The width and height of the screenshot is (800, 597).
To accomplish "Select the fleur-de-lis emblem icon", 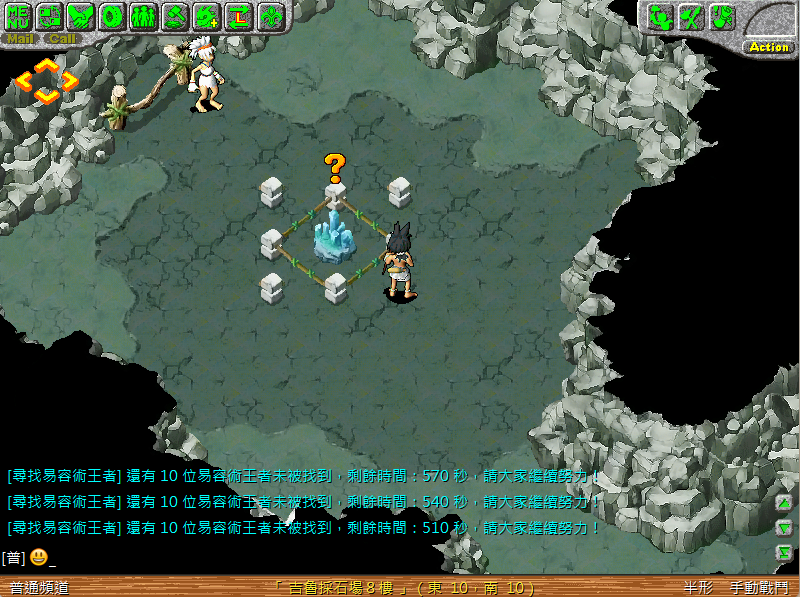I will 270,16.
